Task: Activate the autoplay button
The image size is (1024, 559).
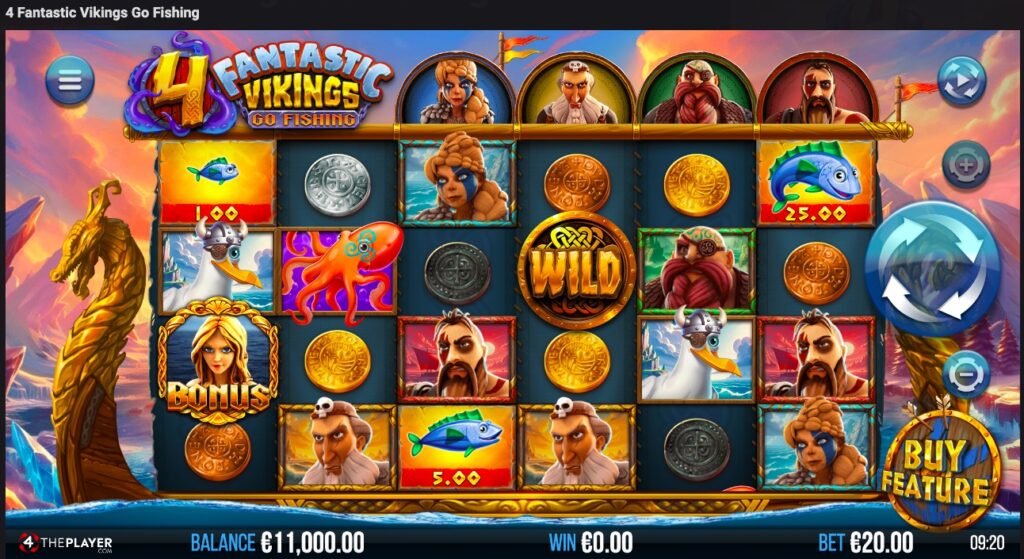Action: (961, 81)
